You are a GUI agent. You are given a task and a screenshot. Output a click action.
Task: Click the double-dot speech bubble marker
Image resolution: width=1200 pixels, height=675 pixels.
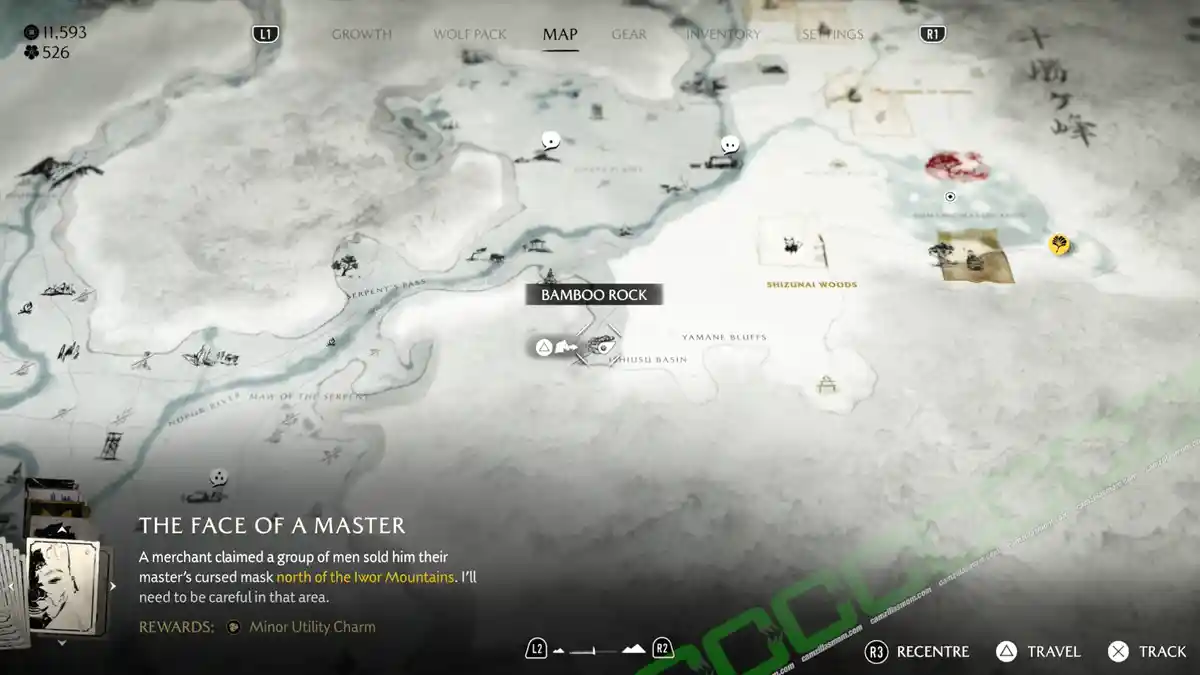tap(730, 145)
